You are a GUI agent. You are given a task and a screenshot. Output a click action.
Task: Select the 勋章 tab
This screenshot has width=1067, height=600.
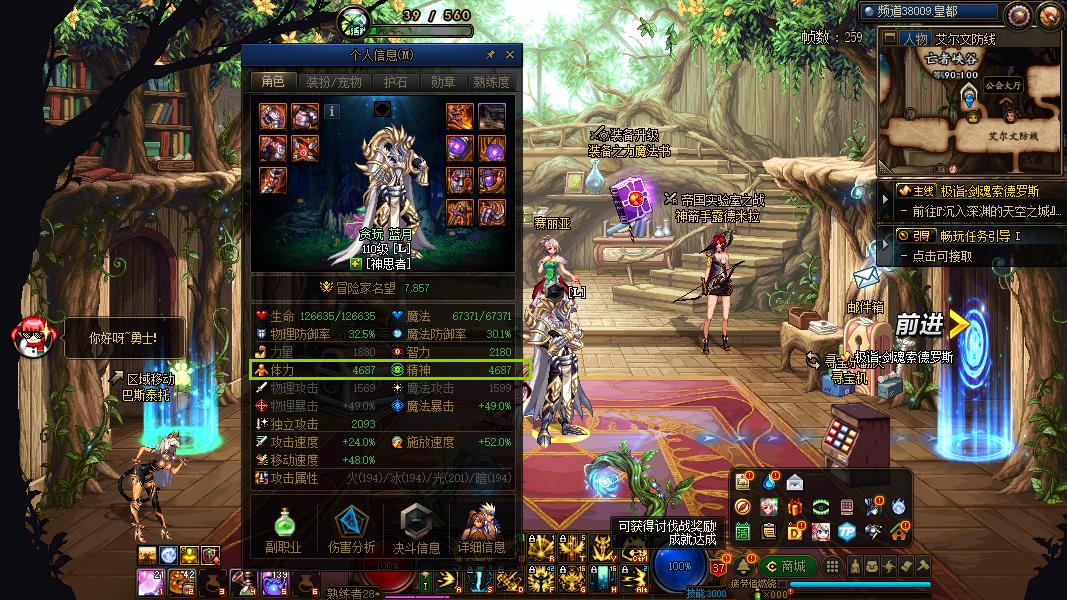[443, 82]
